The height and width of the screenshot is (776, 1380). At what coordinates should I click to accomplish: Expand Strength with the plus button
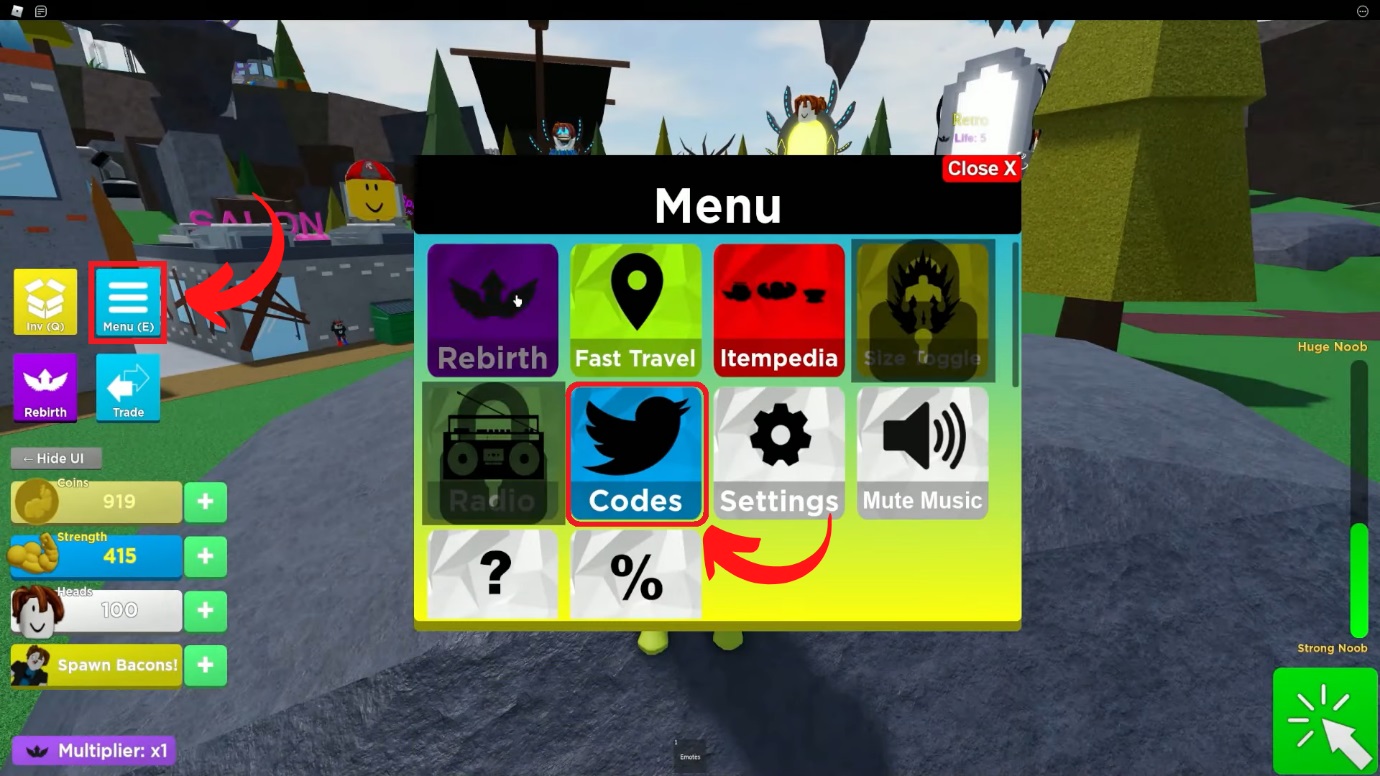click(x=205, y=556)
